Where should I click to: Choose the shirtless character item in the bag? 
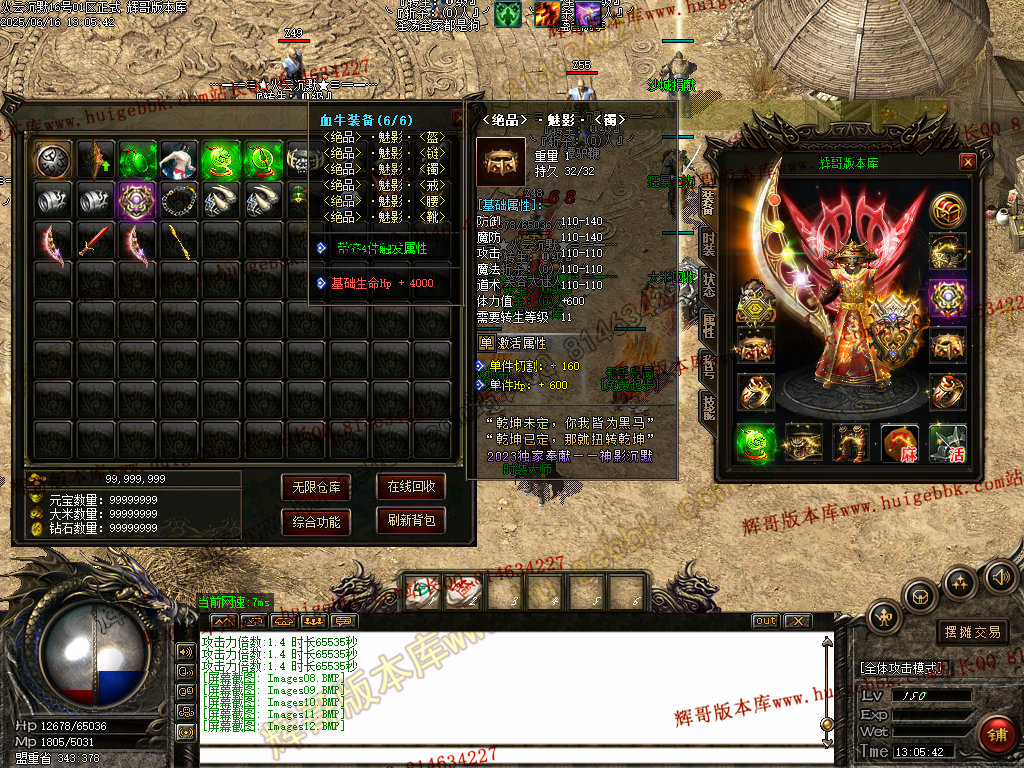click(x=178, y=159)
